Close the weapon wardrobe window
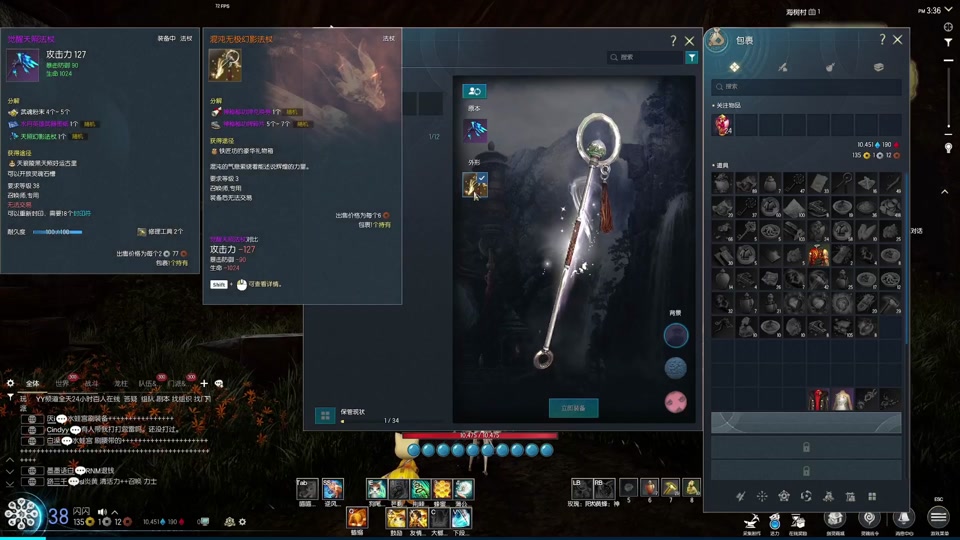Viewport: 960px width, 540px height. pyautogui.click(x=689, y=41)
